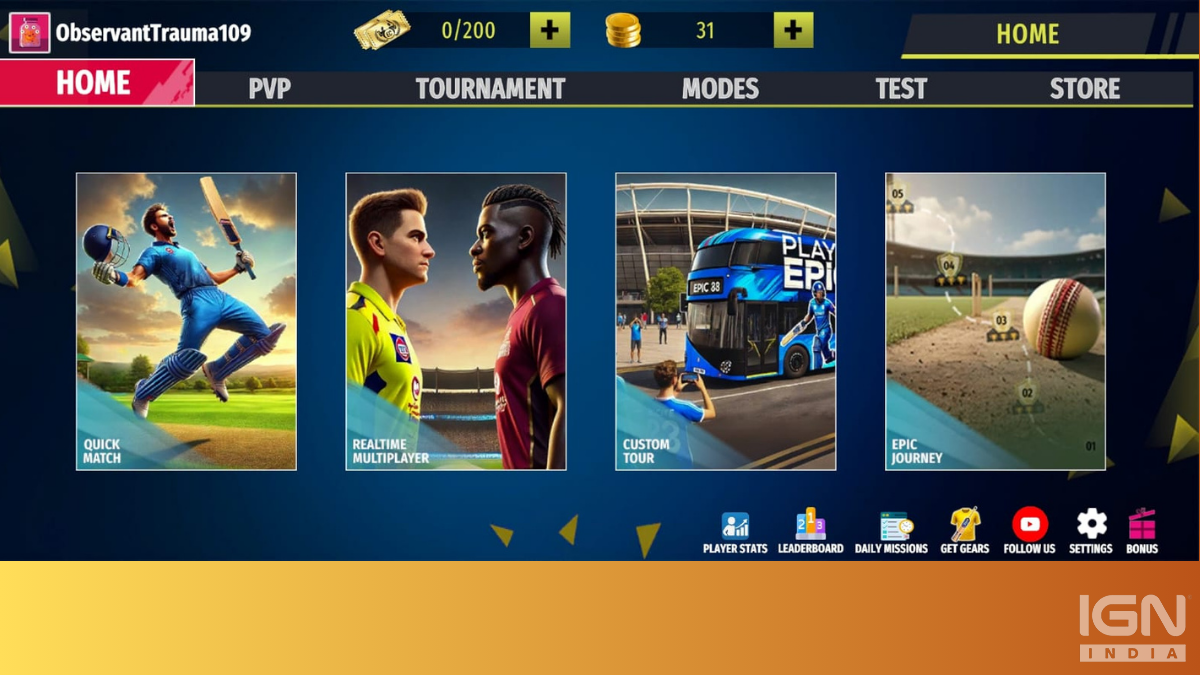The height and width of the screenshot is (675, 1200).
Task: Choose the Realtime Multiplayer card
Action: (x=456, y=321)
